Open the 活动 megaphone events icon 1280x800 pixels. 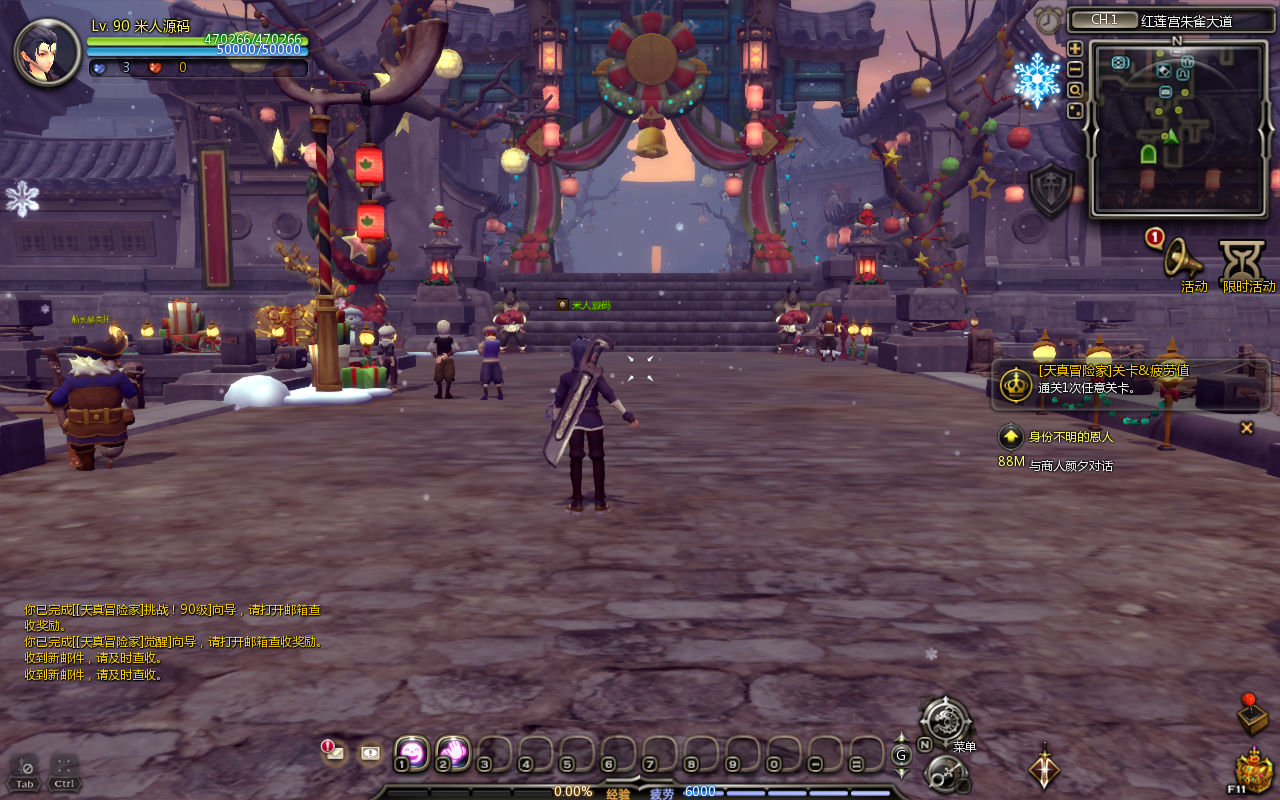pyautogui.click(x=1182, y=258)
